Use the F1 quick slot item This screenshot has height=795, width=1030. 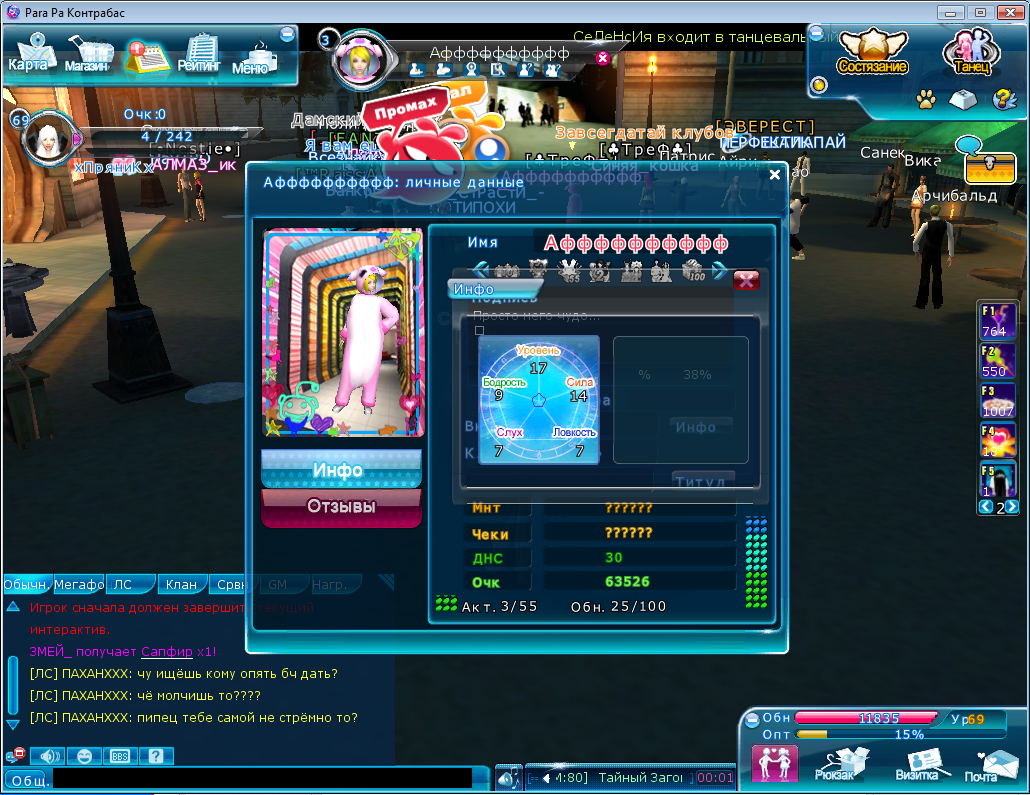pos(997,321)
